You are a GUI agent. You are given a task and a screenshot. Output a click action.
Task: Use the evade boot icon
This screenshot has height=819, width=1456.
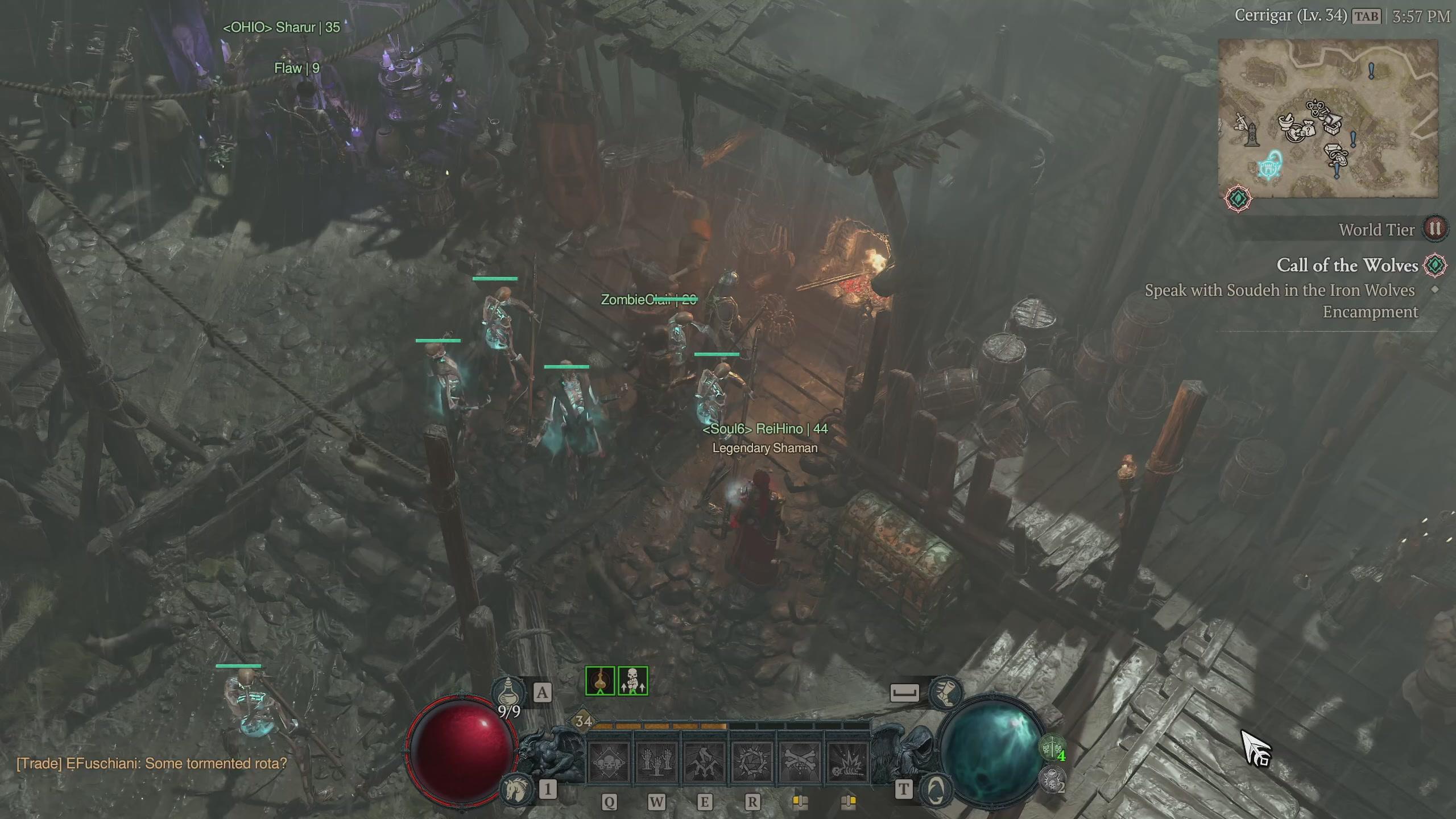point(944,692)
